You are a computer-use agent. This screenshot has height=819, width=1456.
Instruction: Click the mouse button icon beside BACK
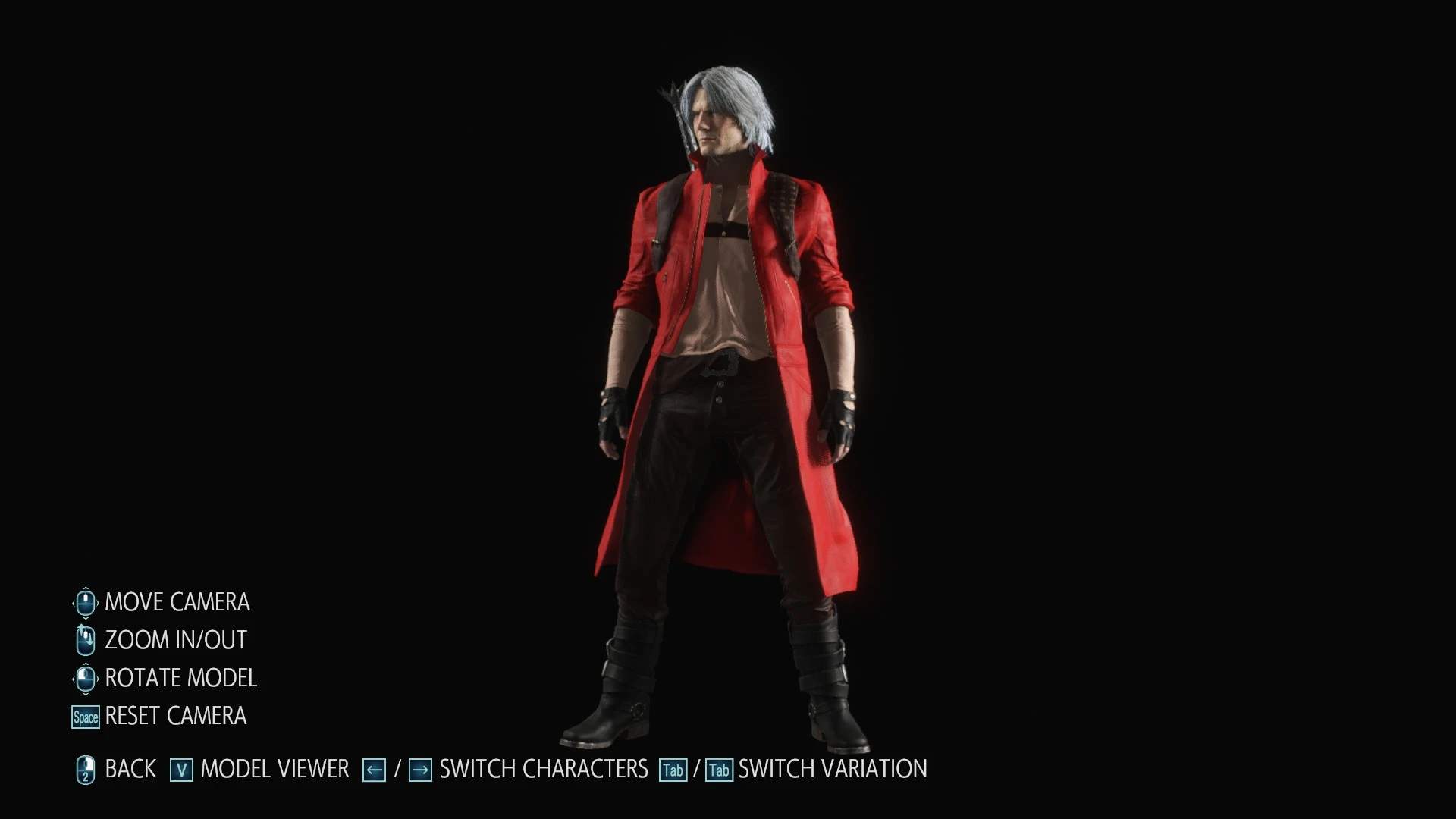[86, 768]
